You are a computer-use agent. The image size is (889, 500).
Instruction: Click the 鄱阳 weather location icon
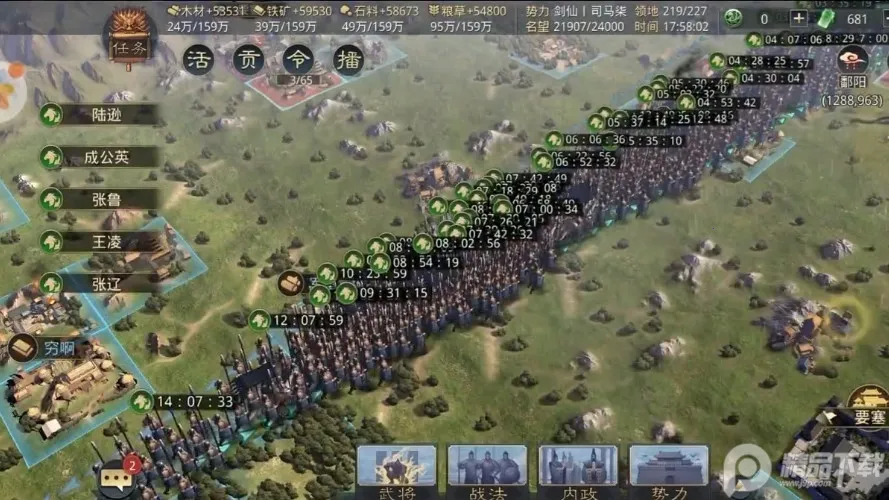853,60
